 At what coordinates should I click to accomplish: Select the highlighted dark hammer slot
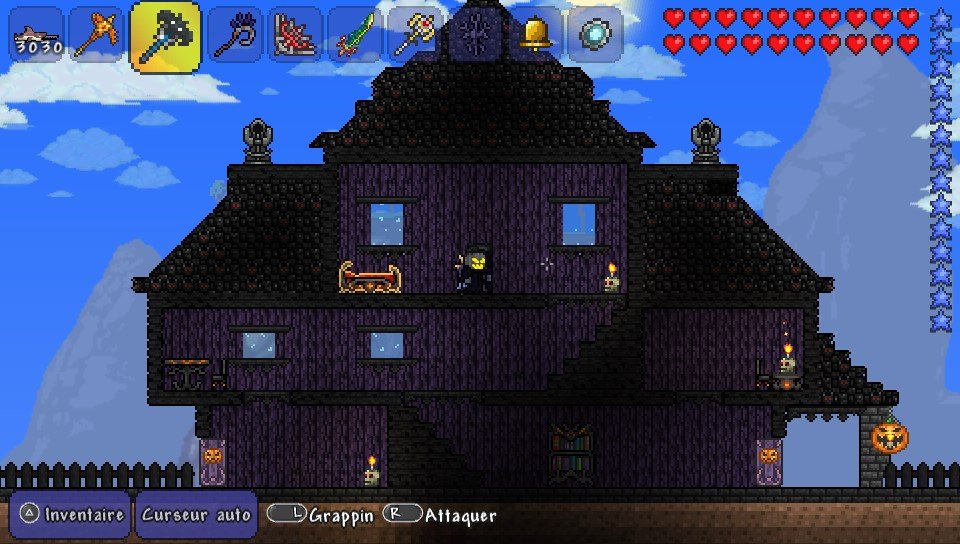point(165,36)
